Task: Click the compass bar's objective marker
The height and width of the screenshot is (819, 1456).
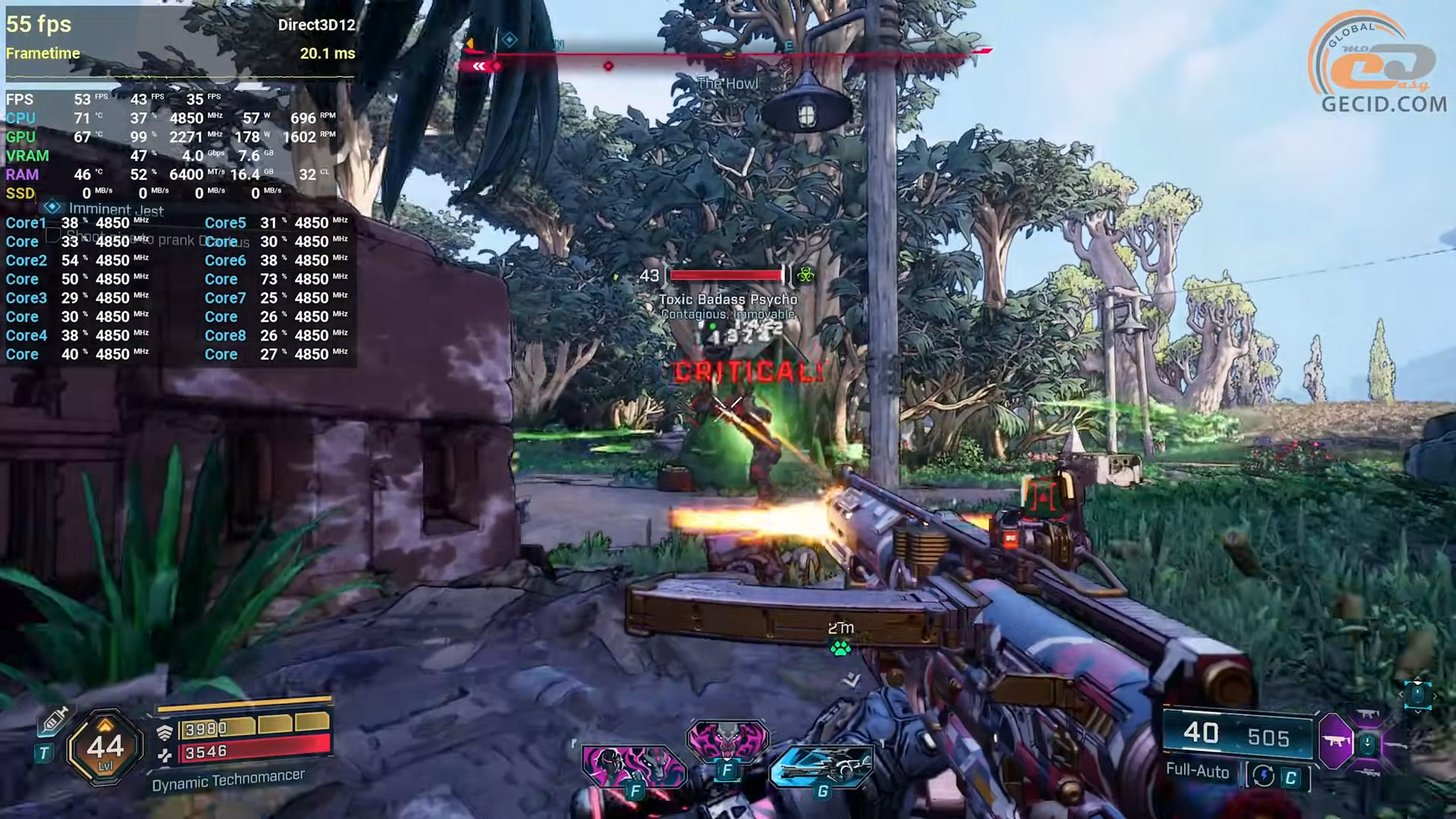Action: coord(510,39)
